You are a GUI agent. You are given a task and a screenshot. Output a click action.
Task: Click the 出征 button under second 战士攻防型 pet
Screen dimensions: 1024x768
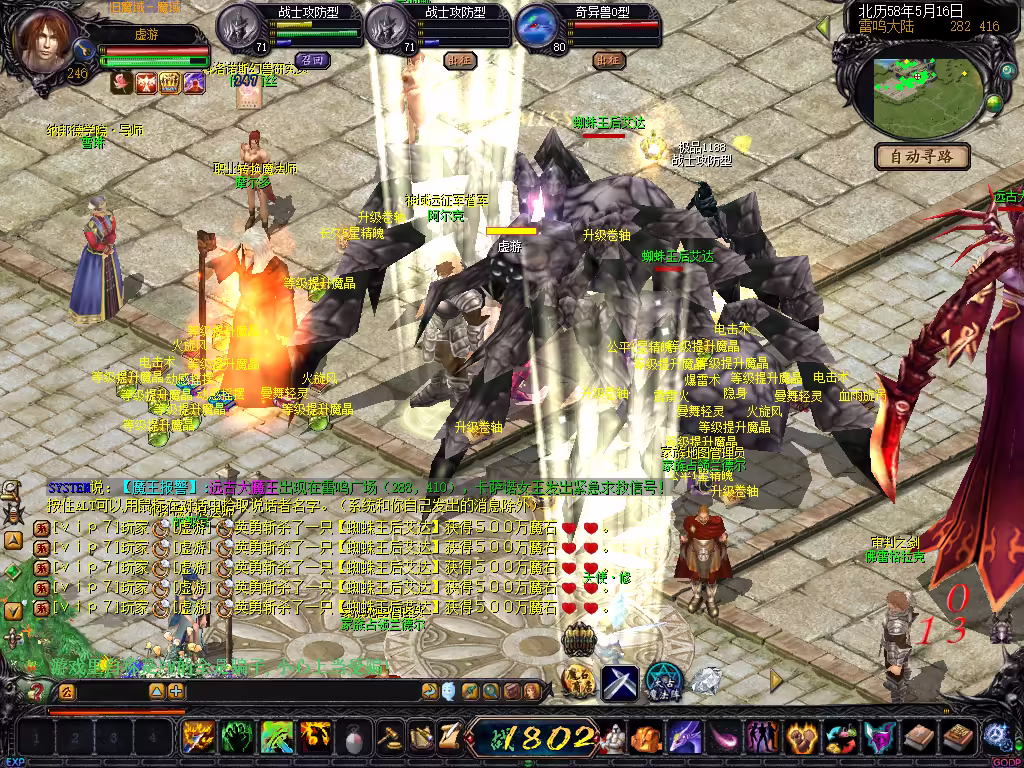[460, 60]
